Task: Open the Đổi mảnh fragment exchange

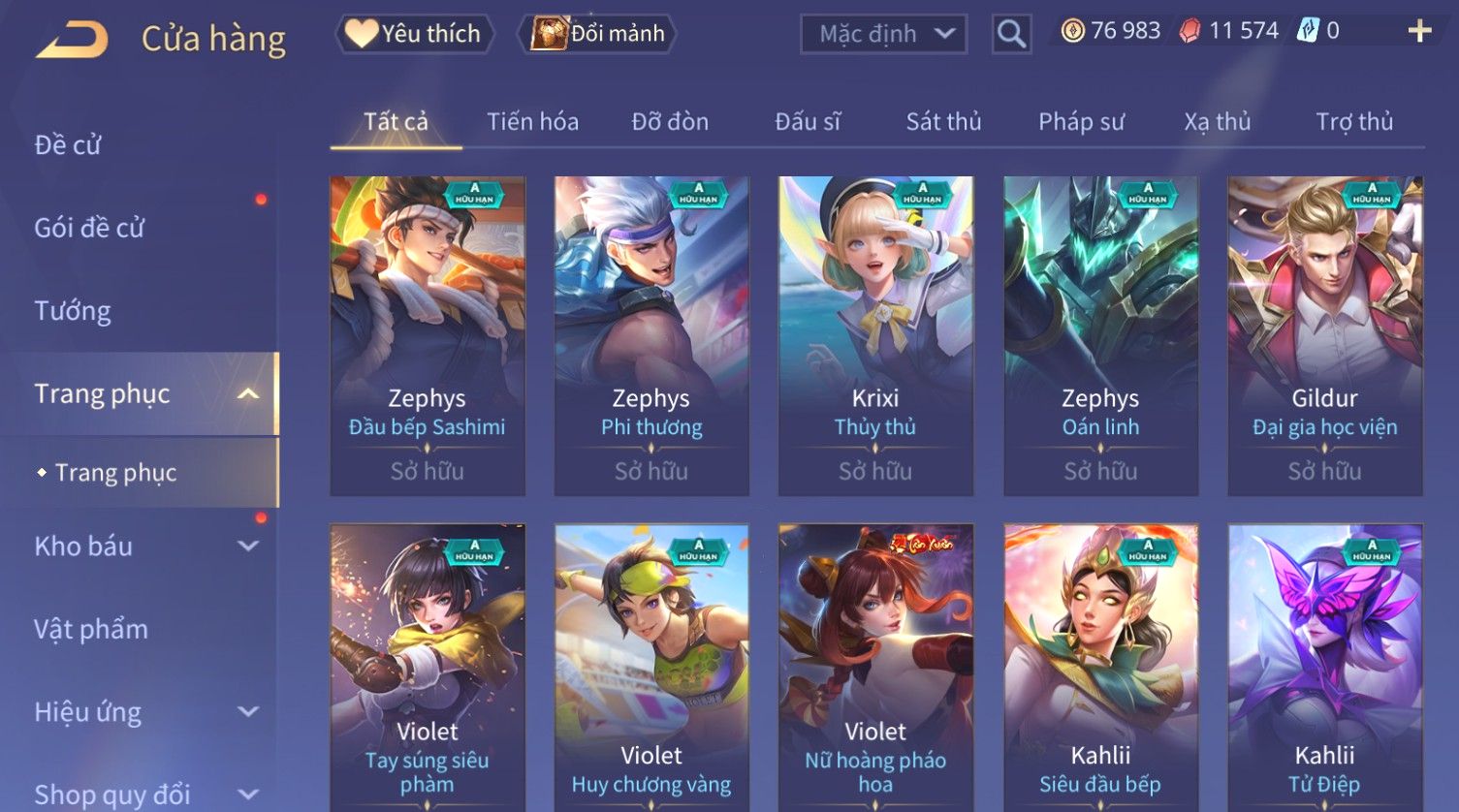Action: pyautogui.click(x=598, y=34)
